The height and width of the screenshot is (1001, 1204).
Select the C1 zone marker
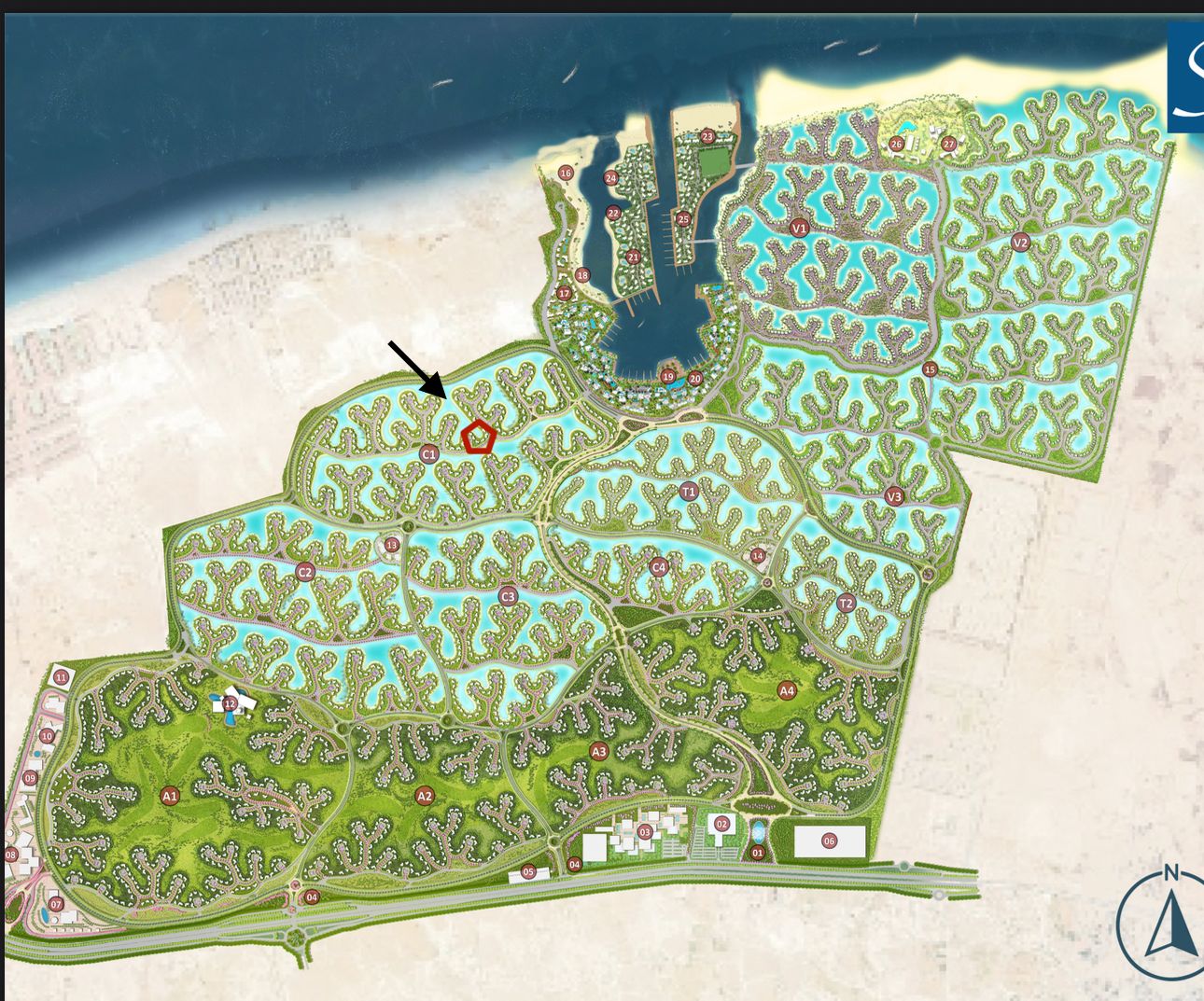click(x=429, y=454)
